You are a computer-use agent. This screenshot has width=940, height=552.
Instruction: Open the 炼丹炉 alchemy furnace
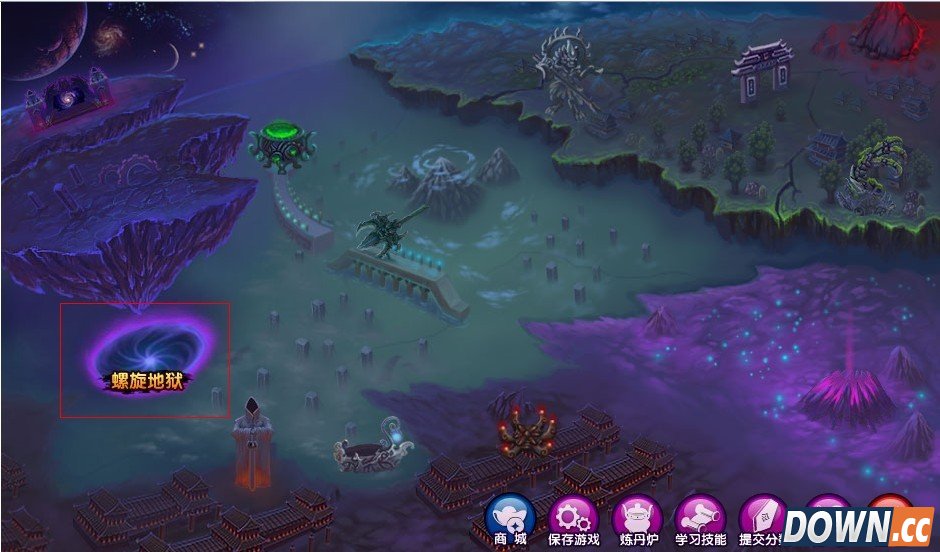pyautogui.click(x=637, y=520)
